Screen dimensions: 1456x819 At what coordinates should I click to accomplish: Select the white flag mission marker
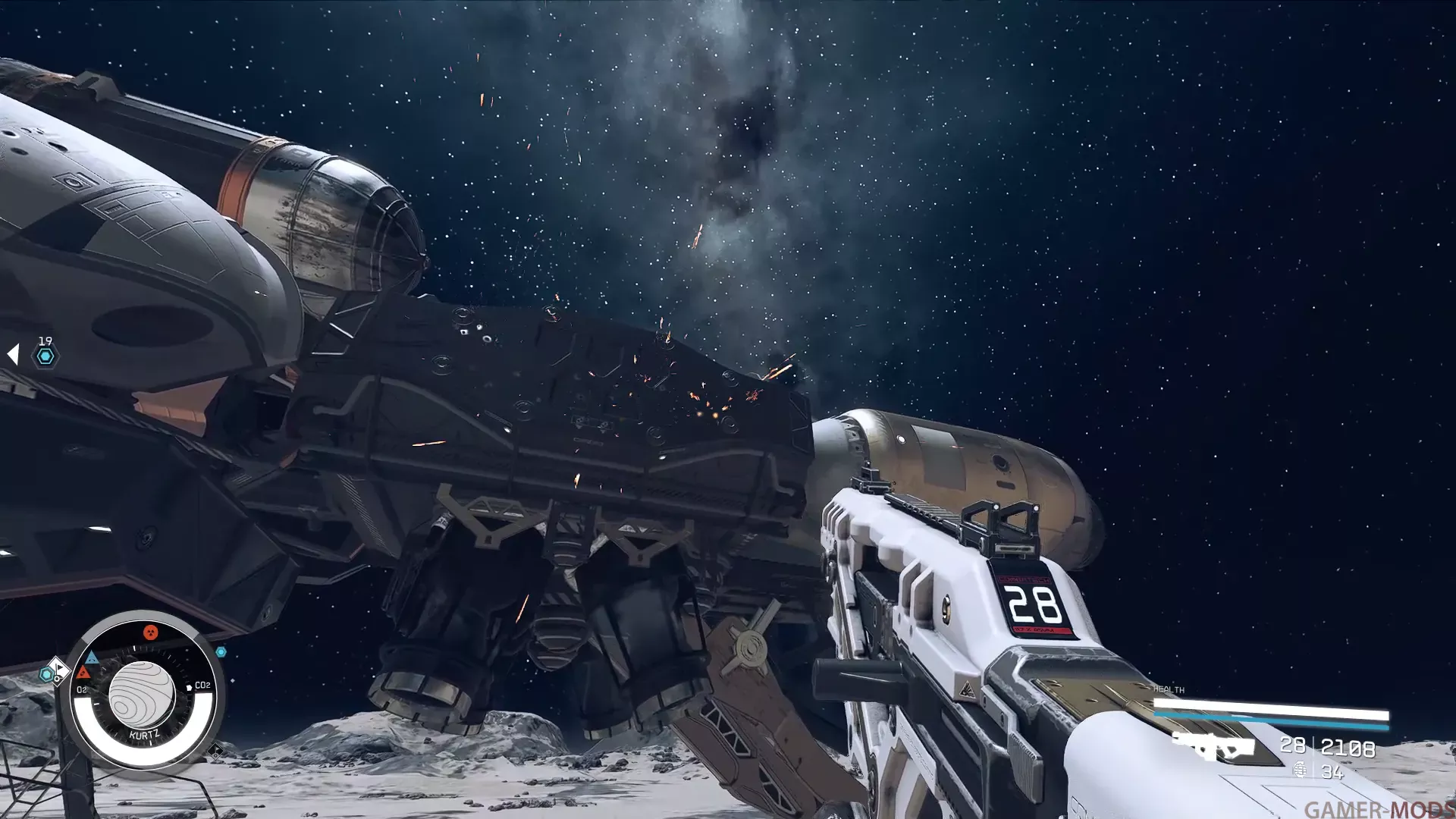(58, 669)
